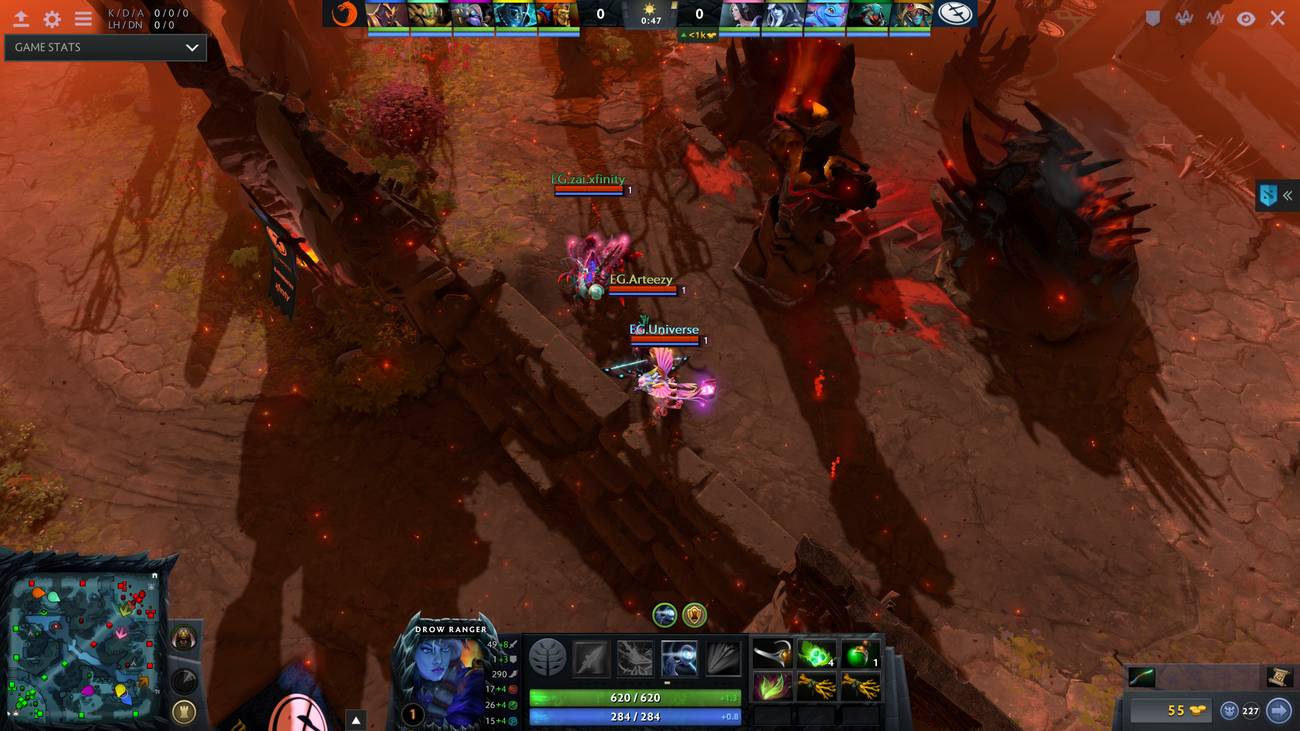
Task: Toggle spectator camera with the eye icon
Action: (x=1245, y=17)
